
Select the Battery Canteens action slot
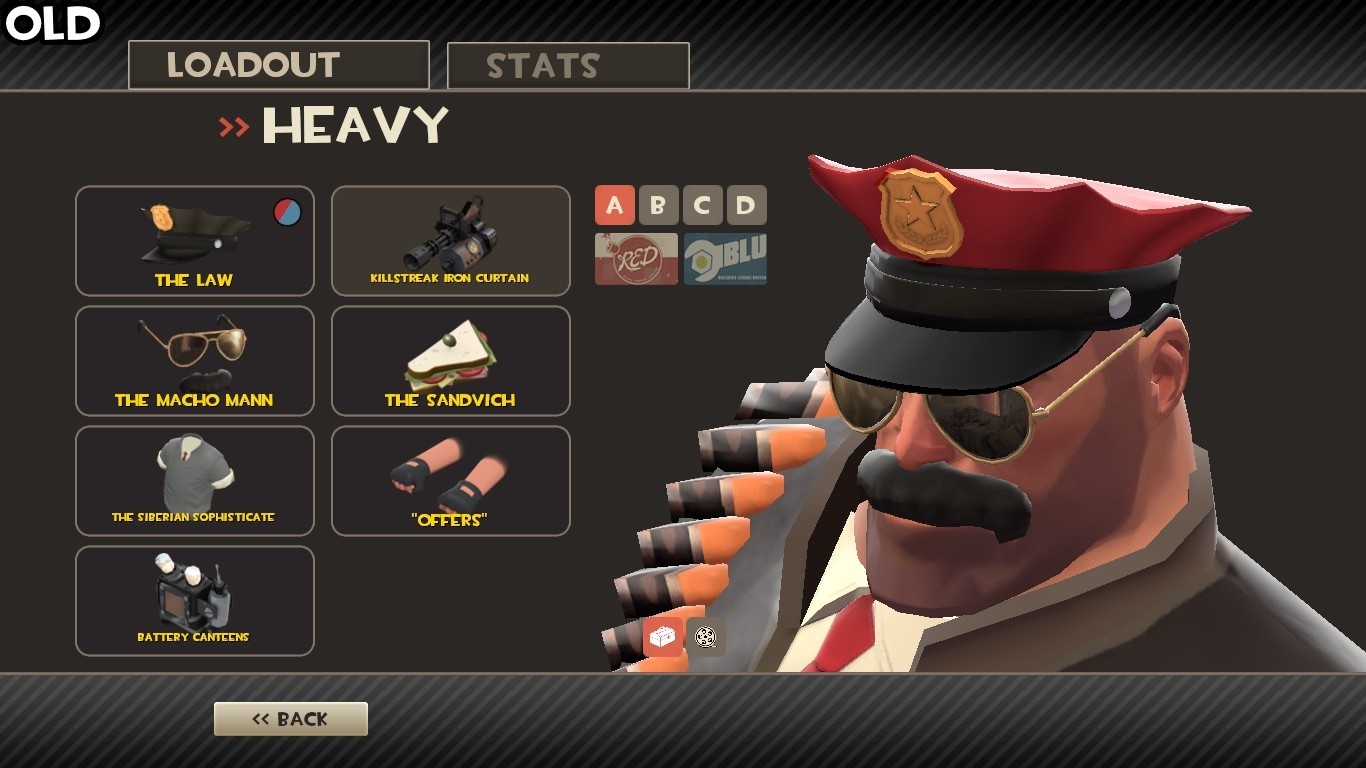pyautogui.click(x=193, y=600)
